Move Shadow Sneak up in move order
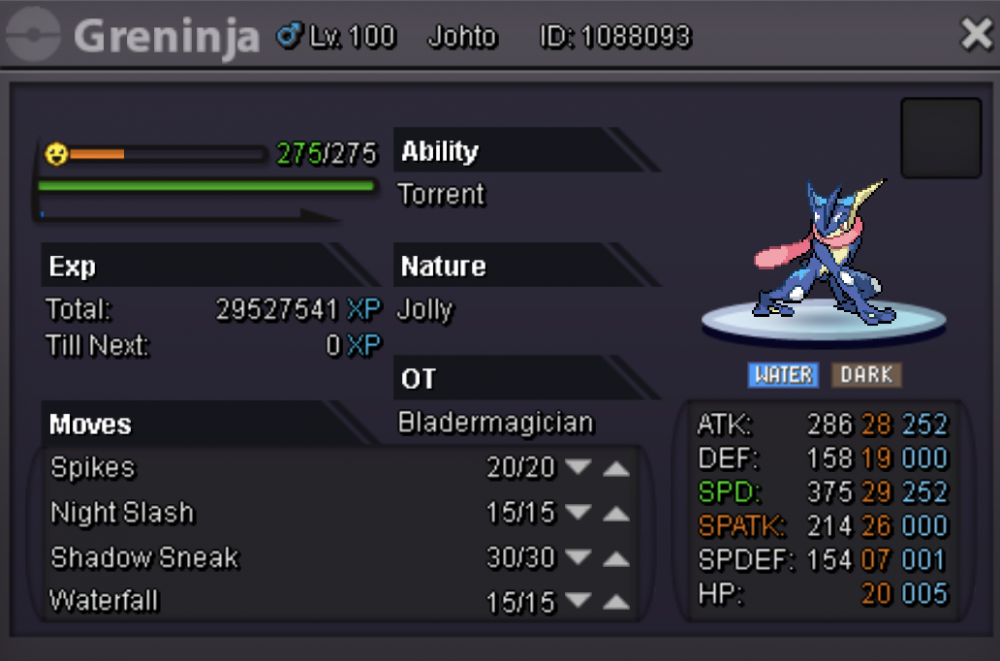Viewport: 1000px width, 661px height. tap(616, 558)
